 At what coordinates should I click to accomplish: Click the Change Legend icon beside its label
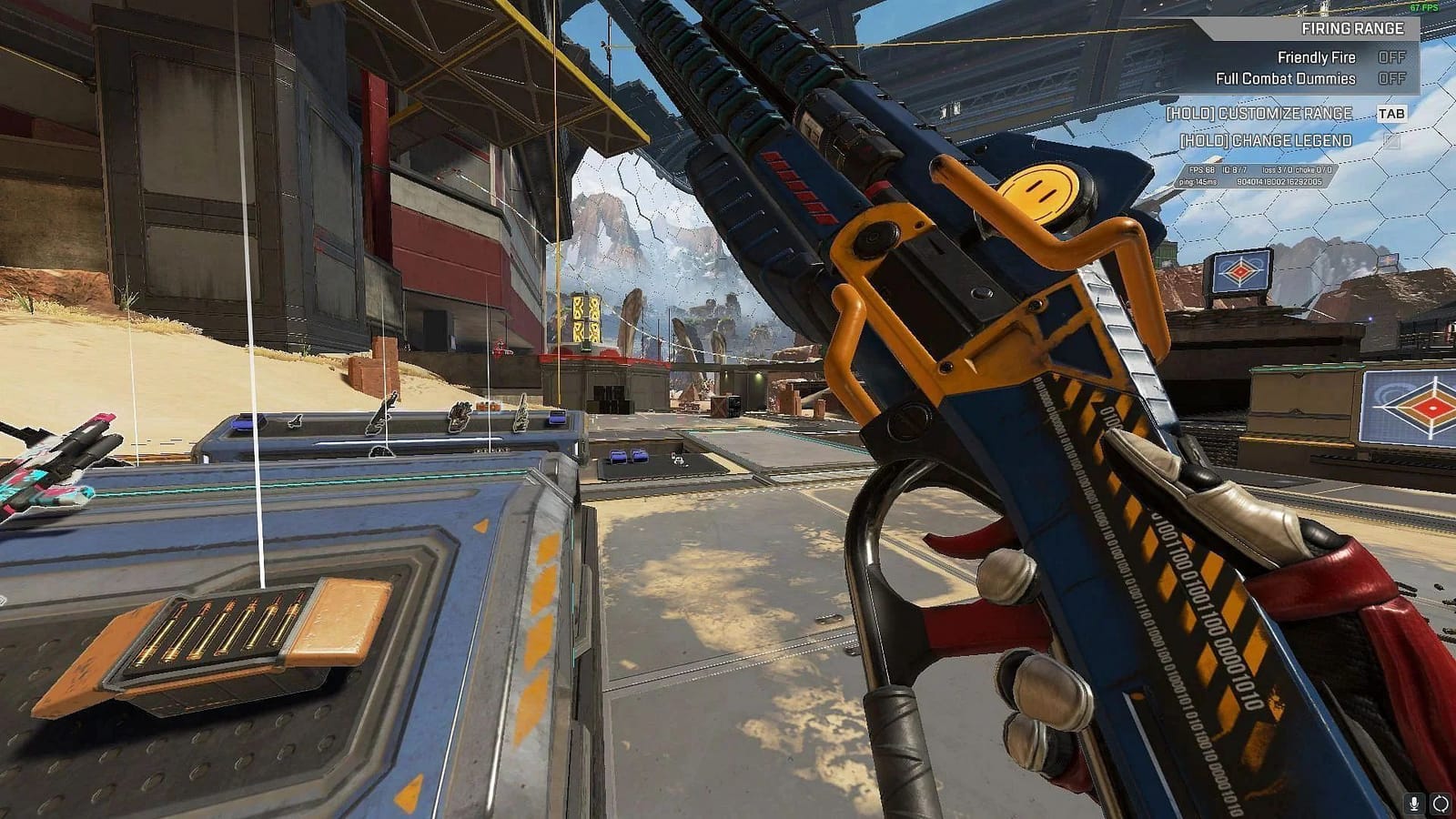tap(1393, 141)
